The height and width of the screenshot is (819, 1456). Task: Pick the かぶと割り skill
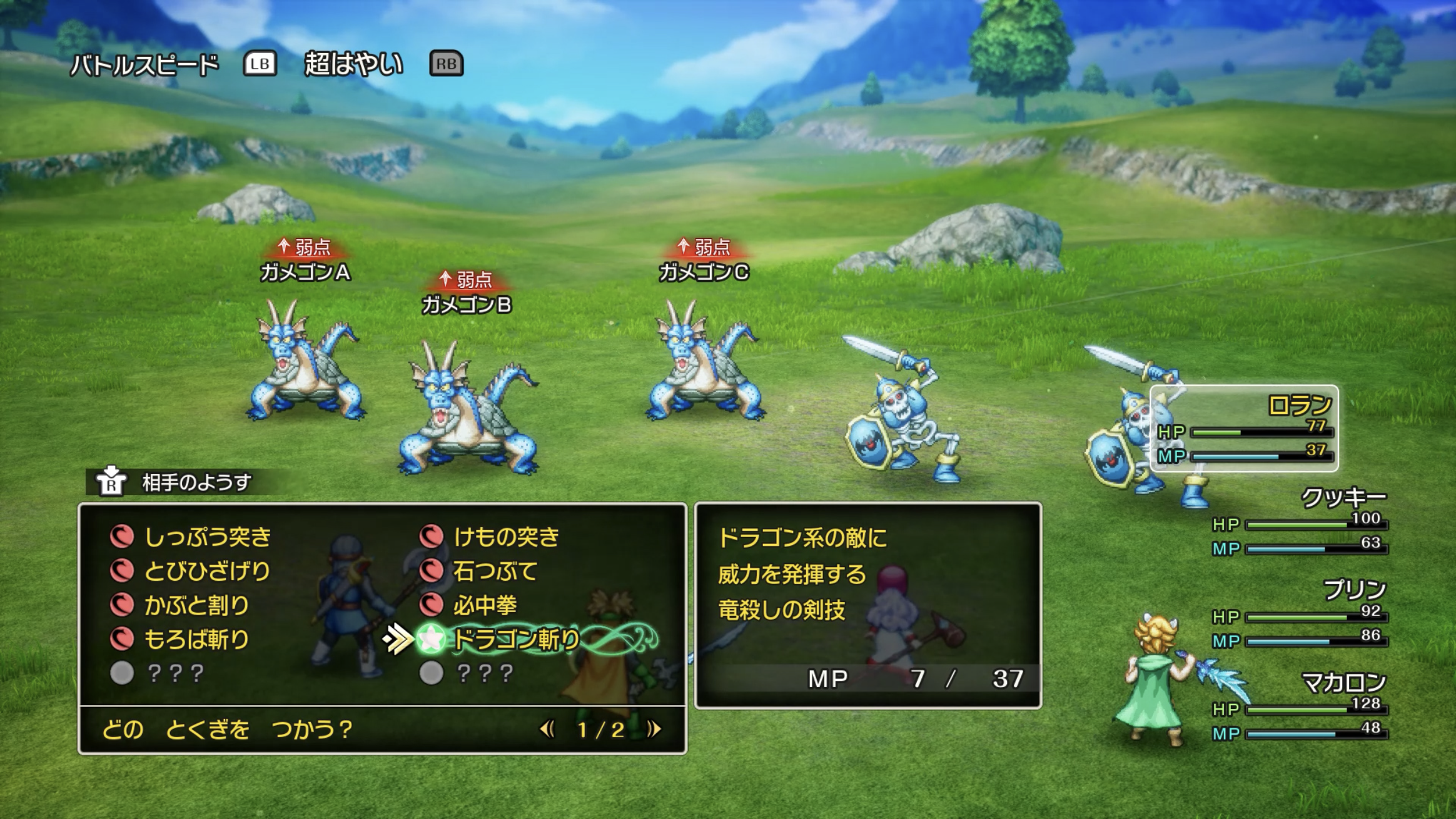[x=196, y=605]
